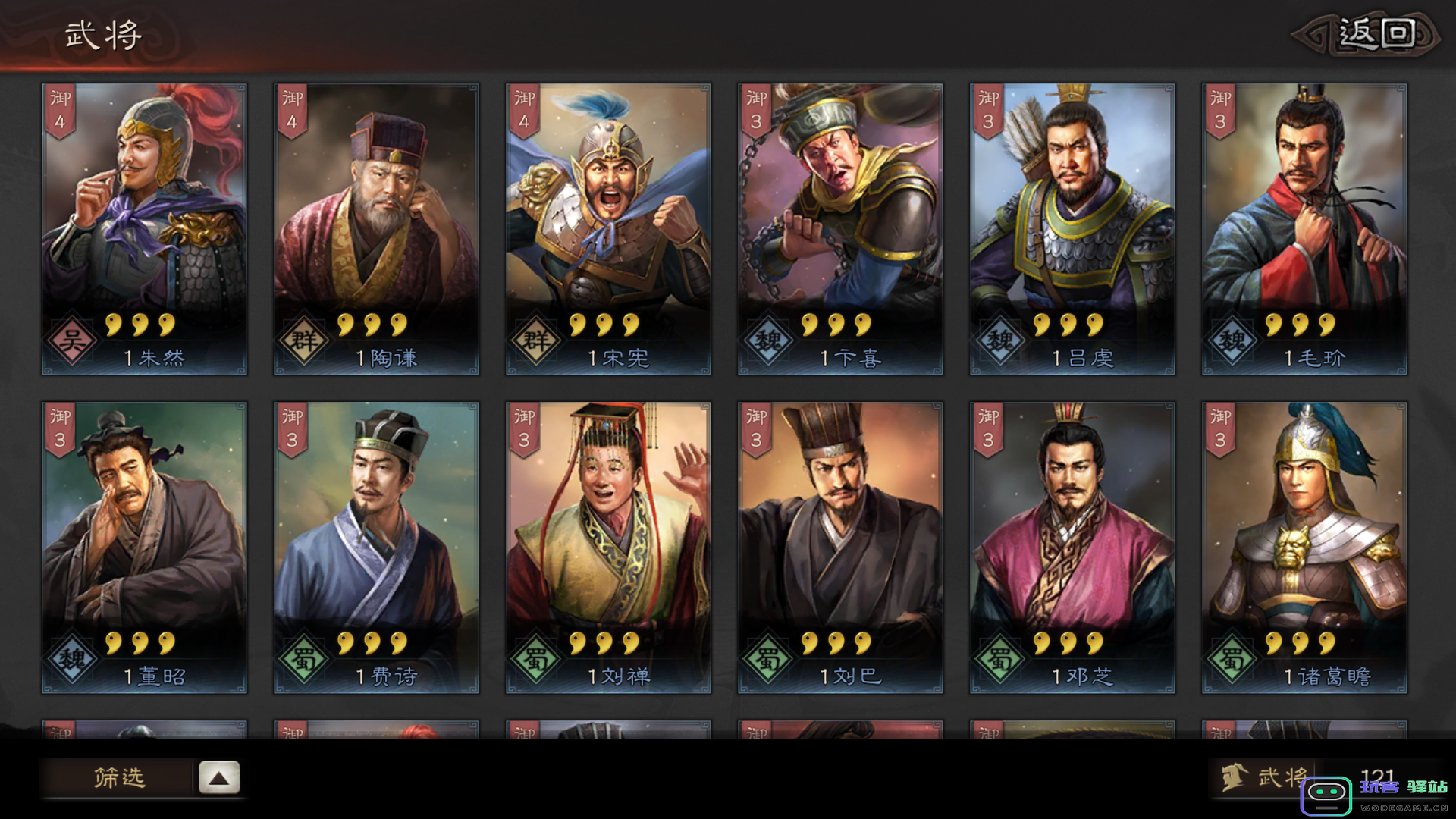Toggle the last awakening token on 费诗's card
The height and width of the screenshot is (819, 1456).
[397, 642]
